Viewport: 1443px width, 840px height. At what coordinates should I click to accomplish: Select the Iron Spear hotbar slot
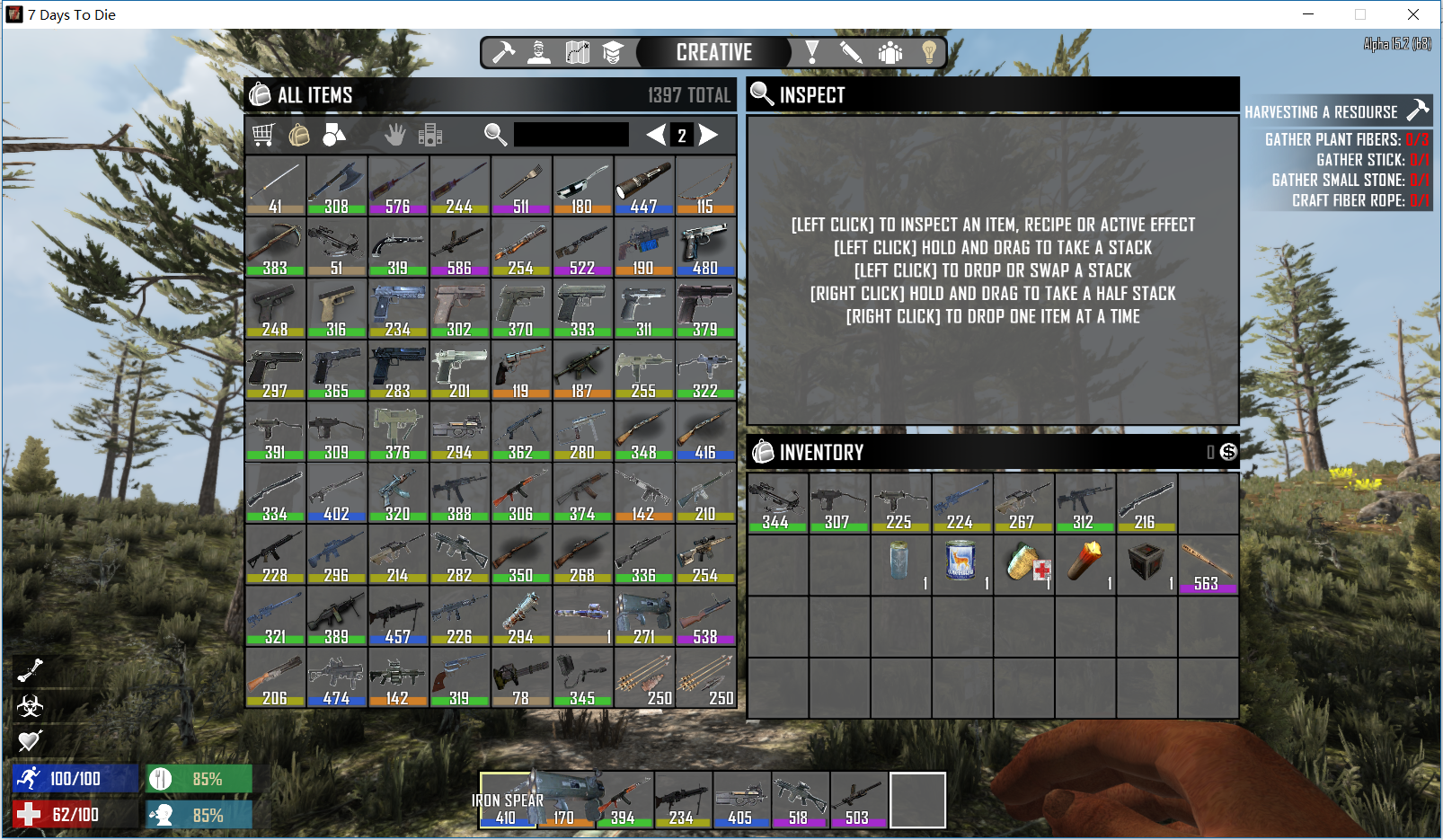click(507, 799)
